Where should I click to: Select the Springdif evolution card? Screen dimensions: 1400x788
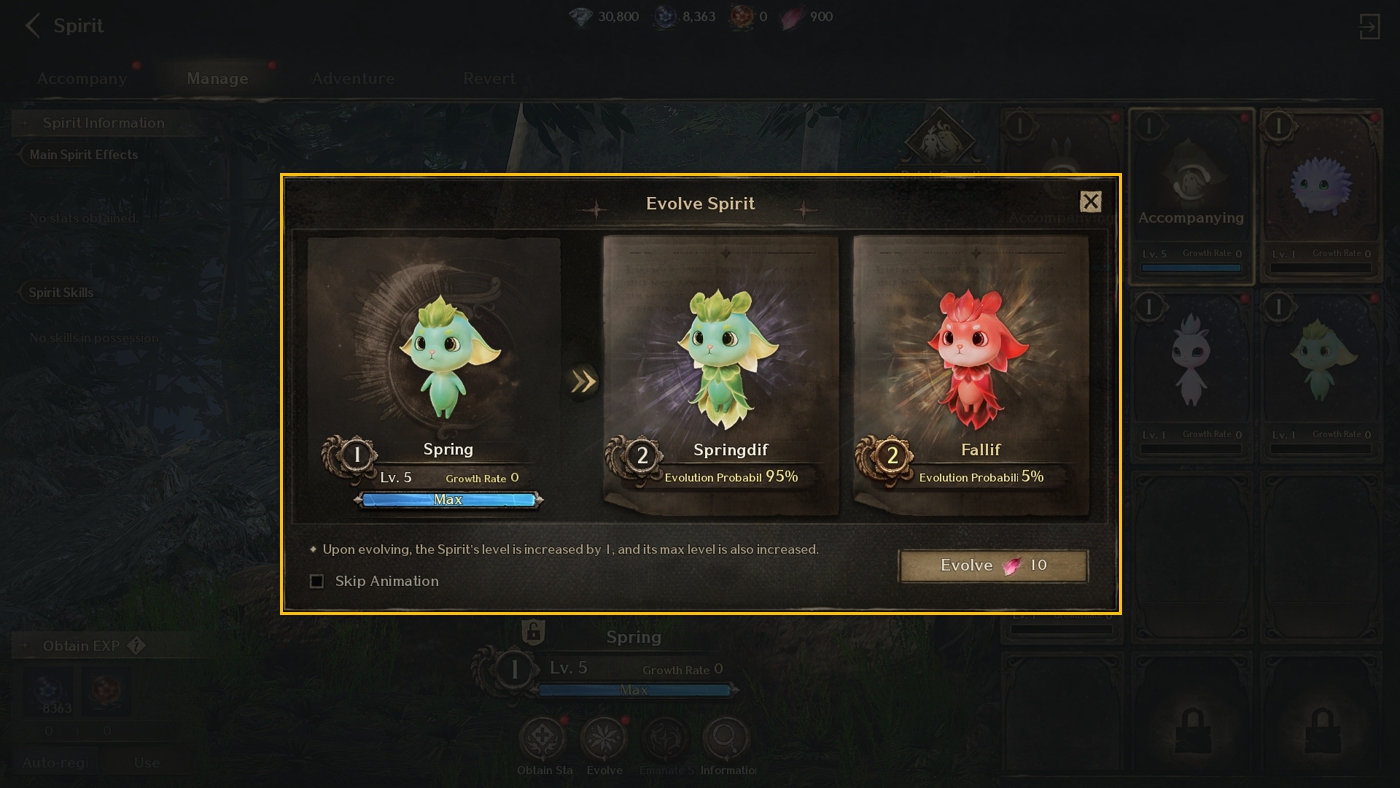(721, 375)
